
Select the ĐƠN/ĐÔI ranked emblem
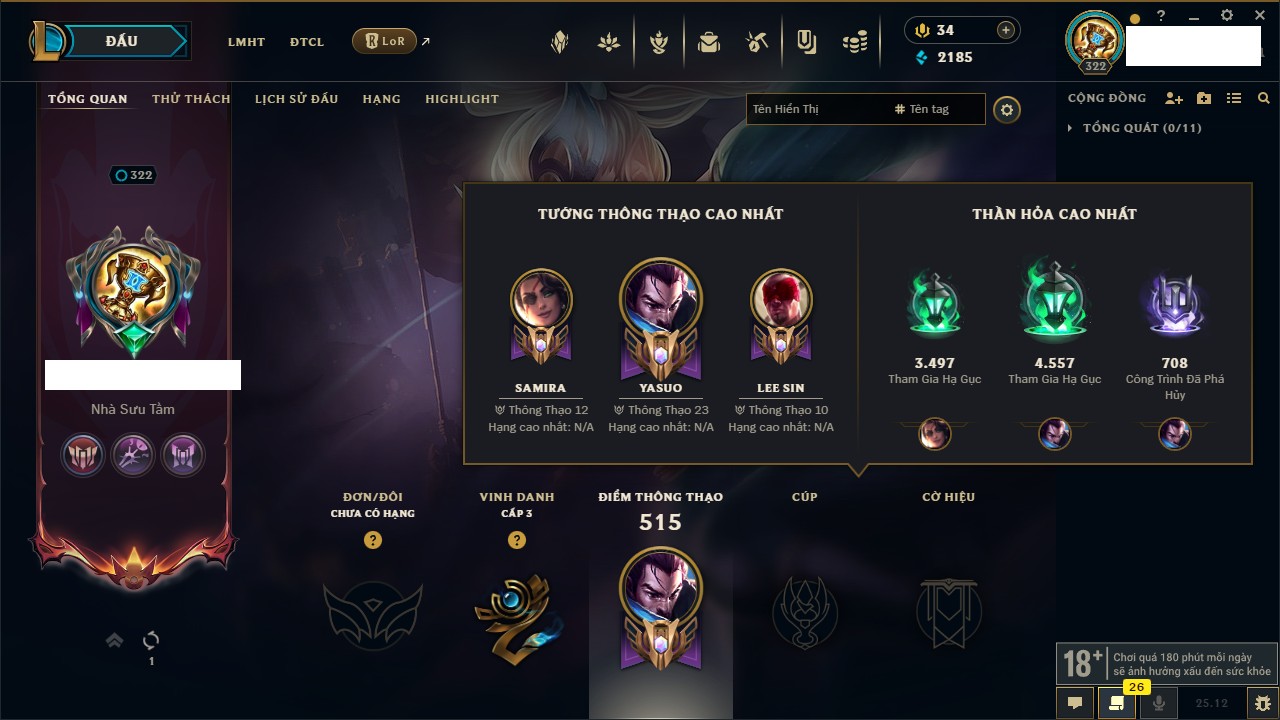pos(372,612)
